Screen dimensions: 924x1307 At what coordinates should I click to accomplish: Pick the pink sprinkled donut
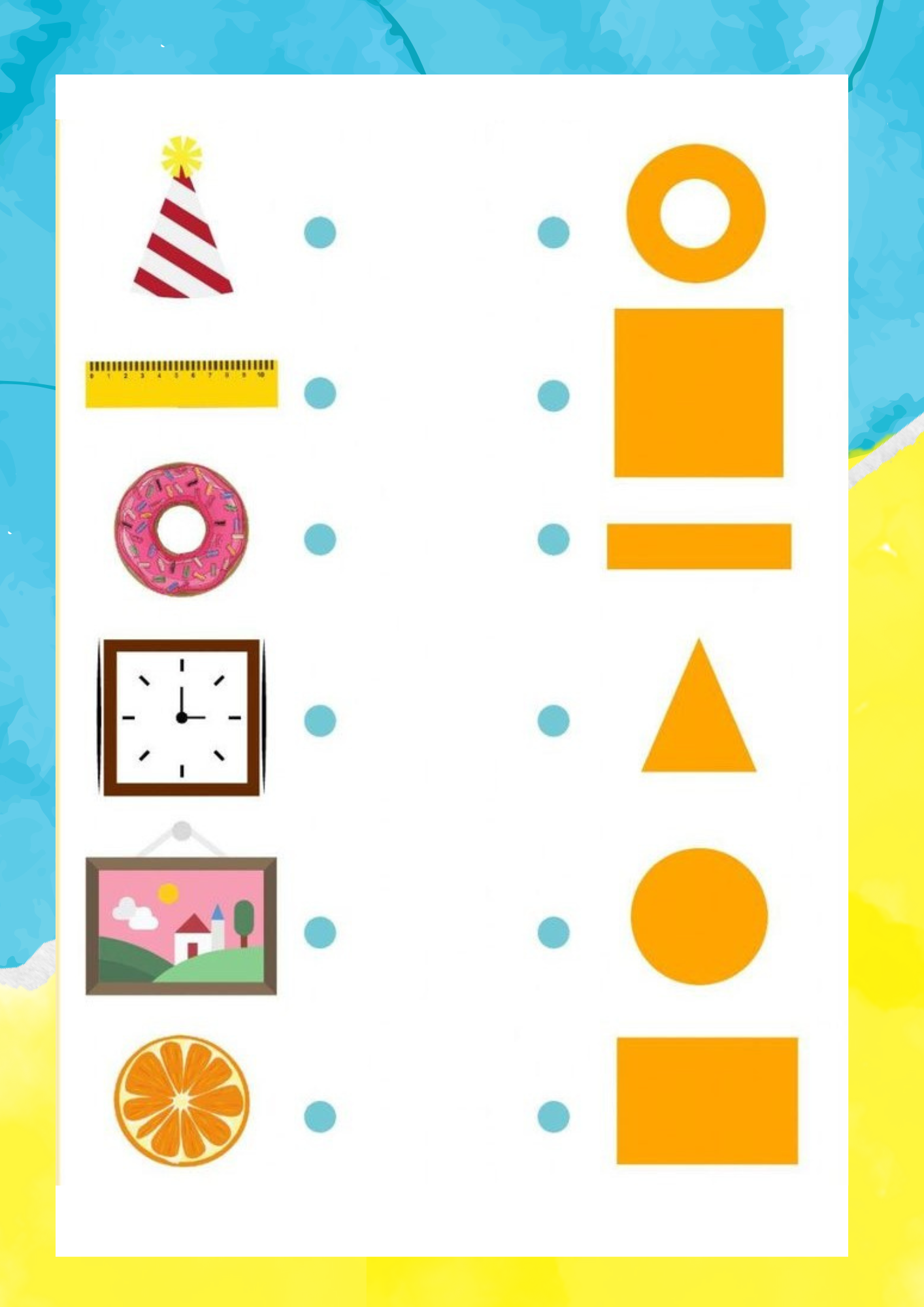point(182,529)
